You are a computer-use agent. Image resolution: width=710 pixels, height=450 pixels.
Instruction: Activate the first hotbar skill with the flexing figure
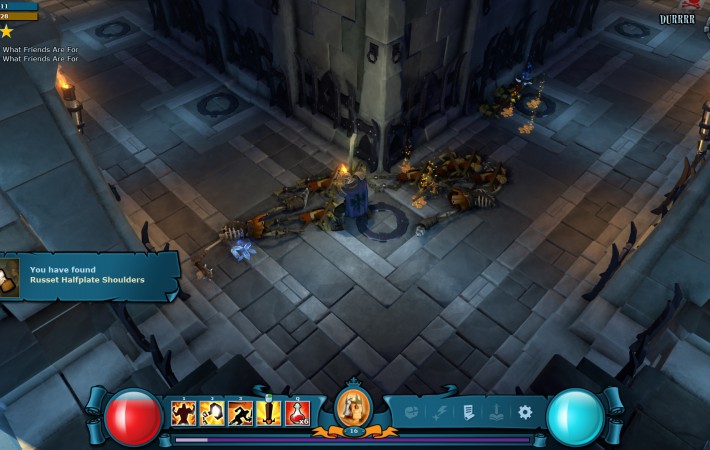(183, 412)
